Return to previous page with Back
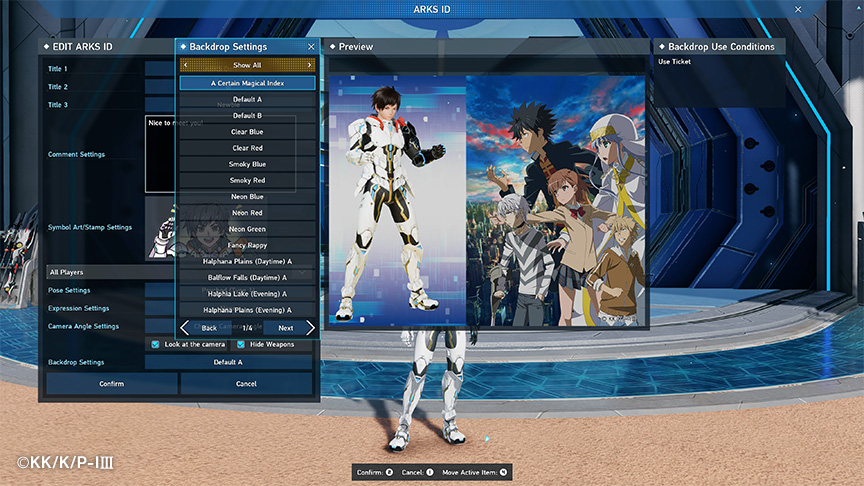Screen dimensions: 864x486 click(x=205, y=328)
